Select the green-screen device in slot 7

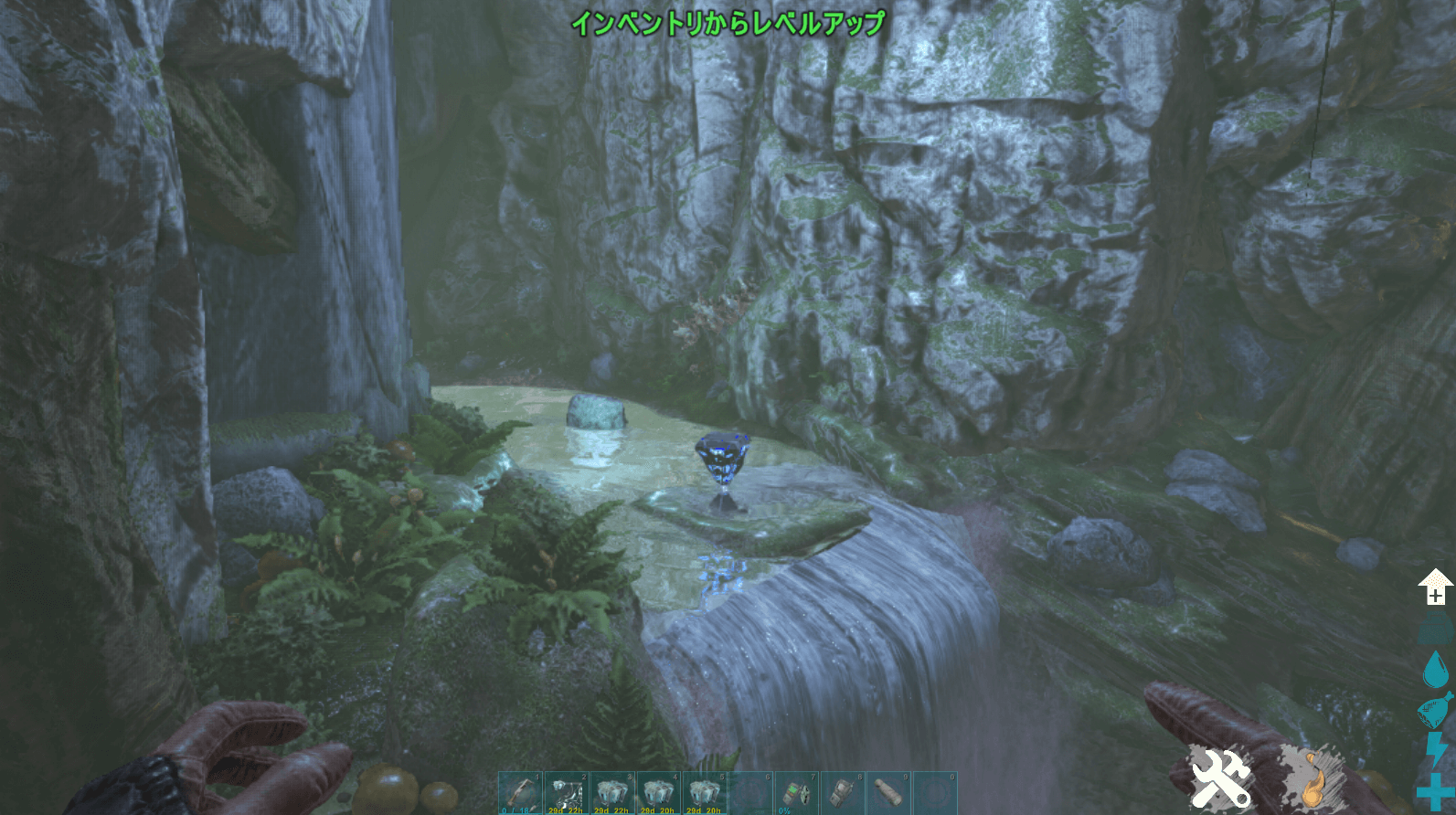[x=796, y=792]
